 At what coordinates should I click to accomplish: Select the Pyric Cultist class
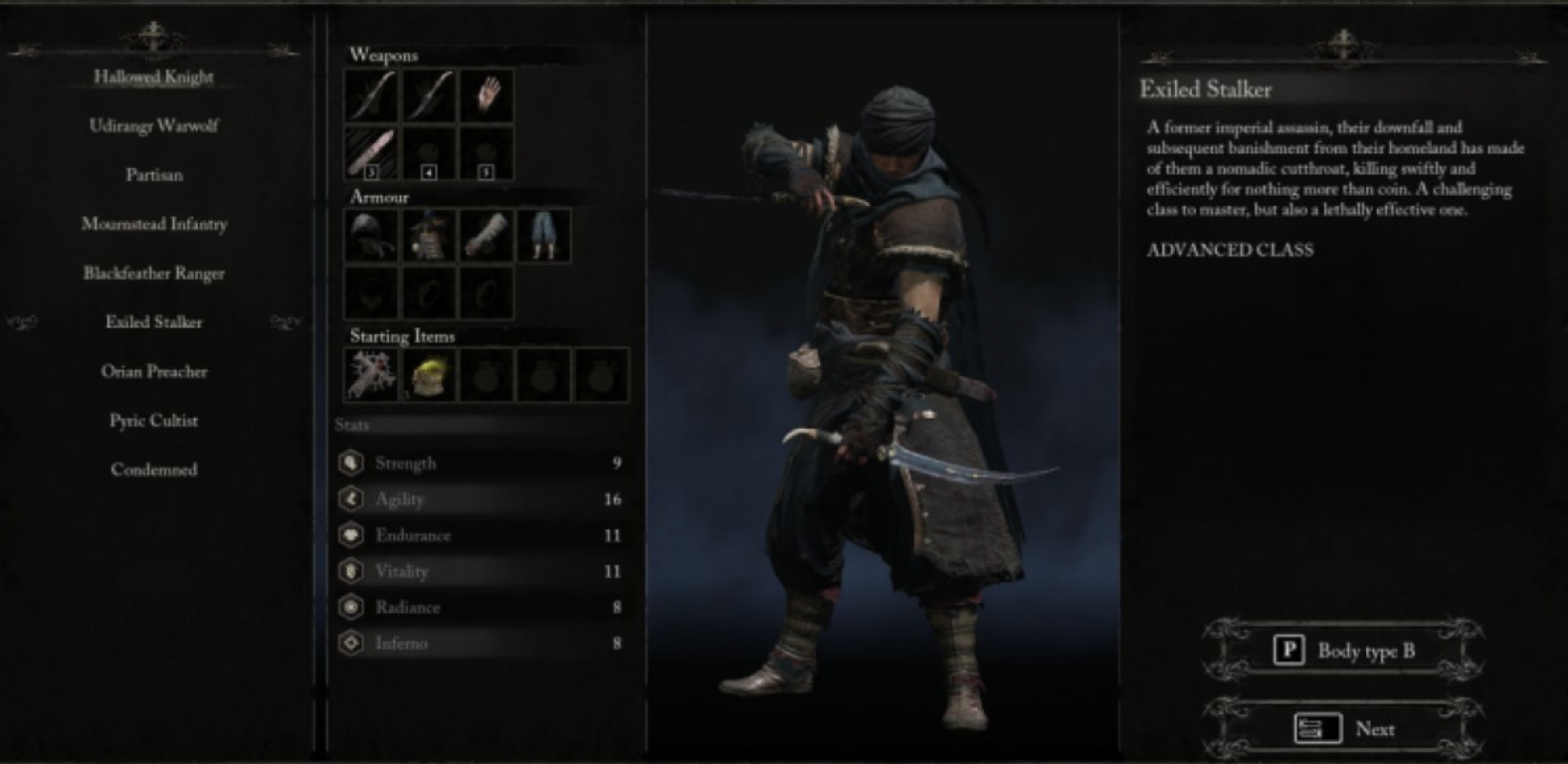[155, 420]
